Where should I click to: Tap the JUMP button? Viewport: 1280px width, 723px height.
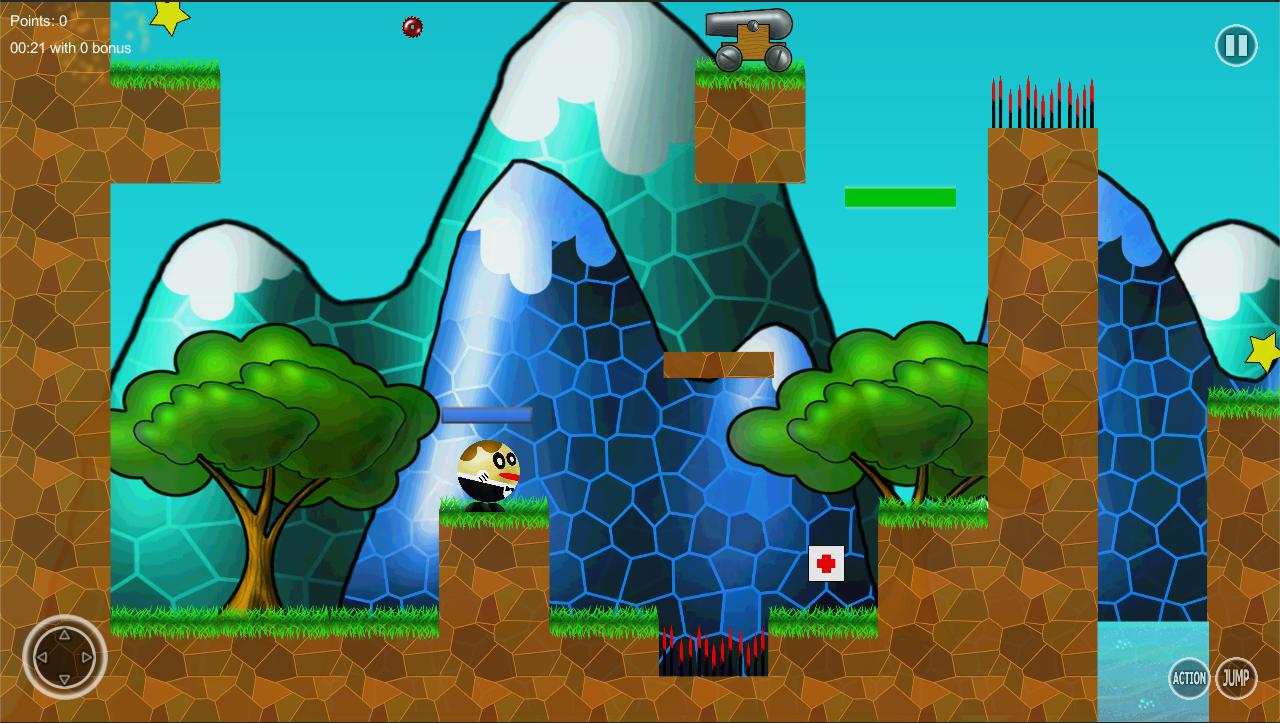1236,678
